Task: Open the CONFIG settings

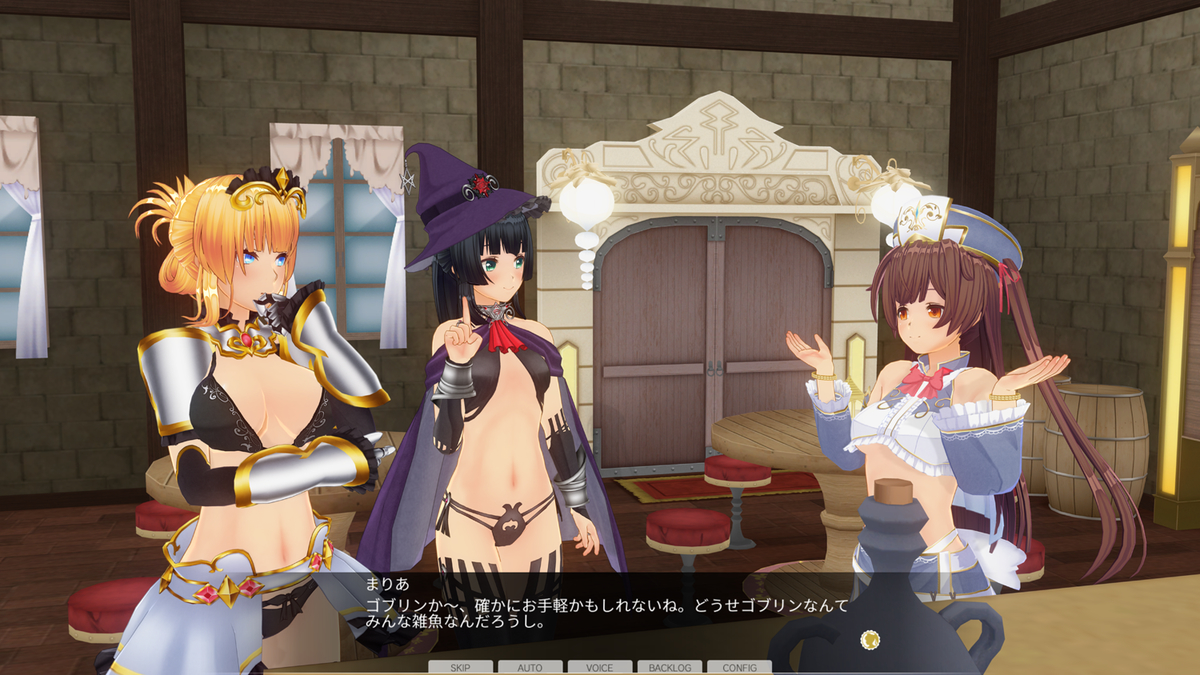Action: [x=739, y=667]
